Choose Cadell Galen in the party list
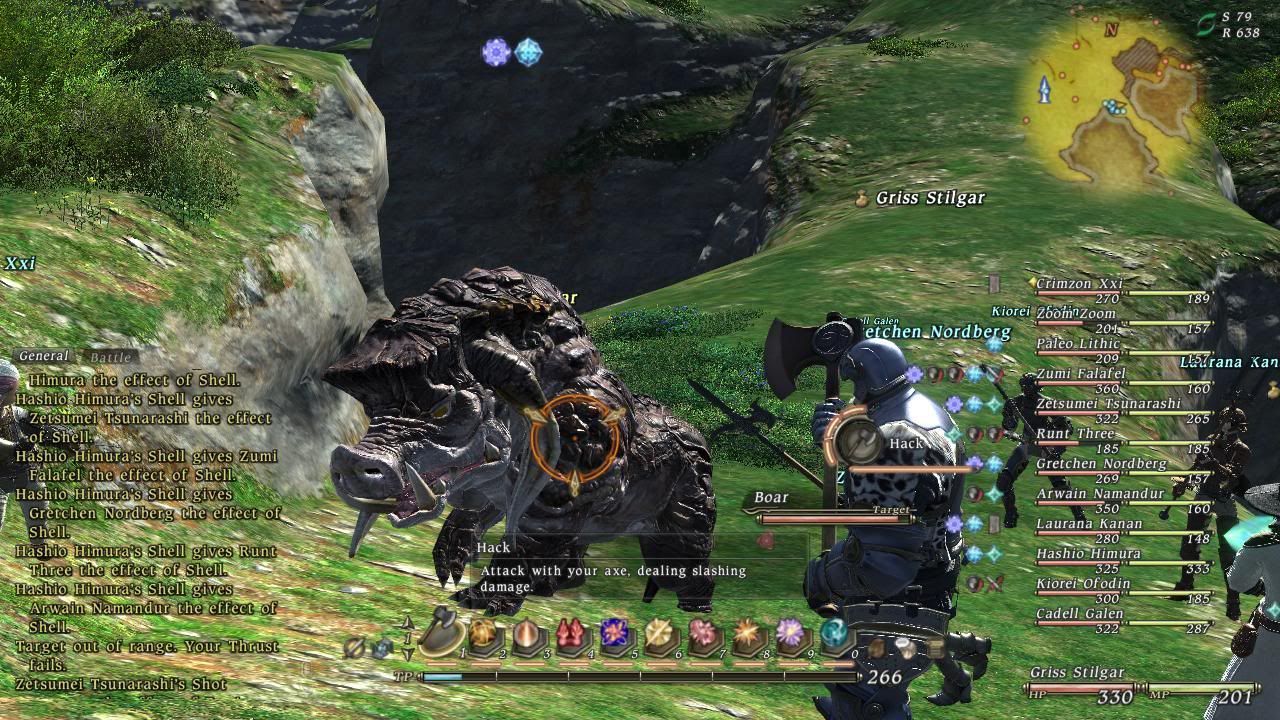This screenshot has height=720, width=1280. click(x=1079, y=614)
